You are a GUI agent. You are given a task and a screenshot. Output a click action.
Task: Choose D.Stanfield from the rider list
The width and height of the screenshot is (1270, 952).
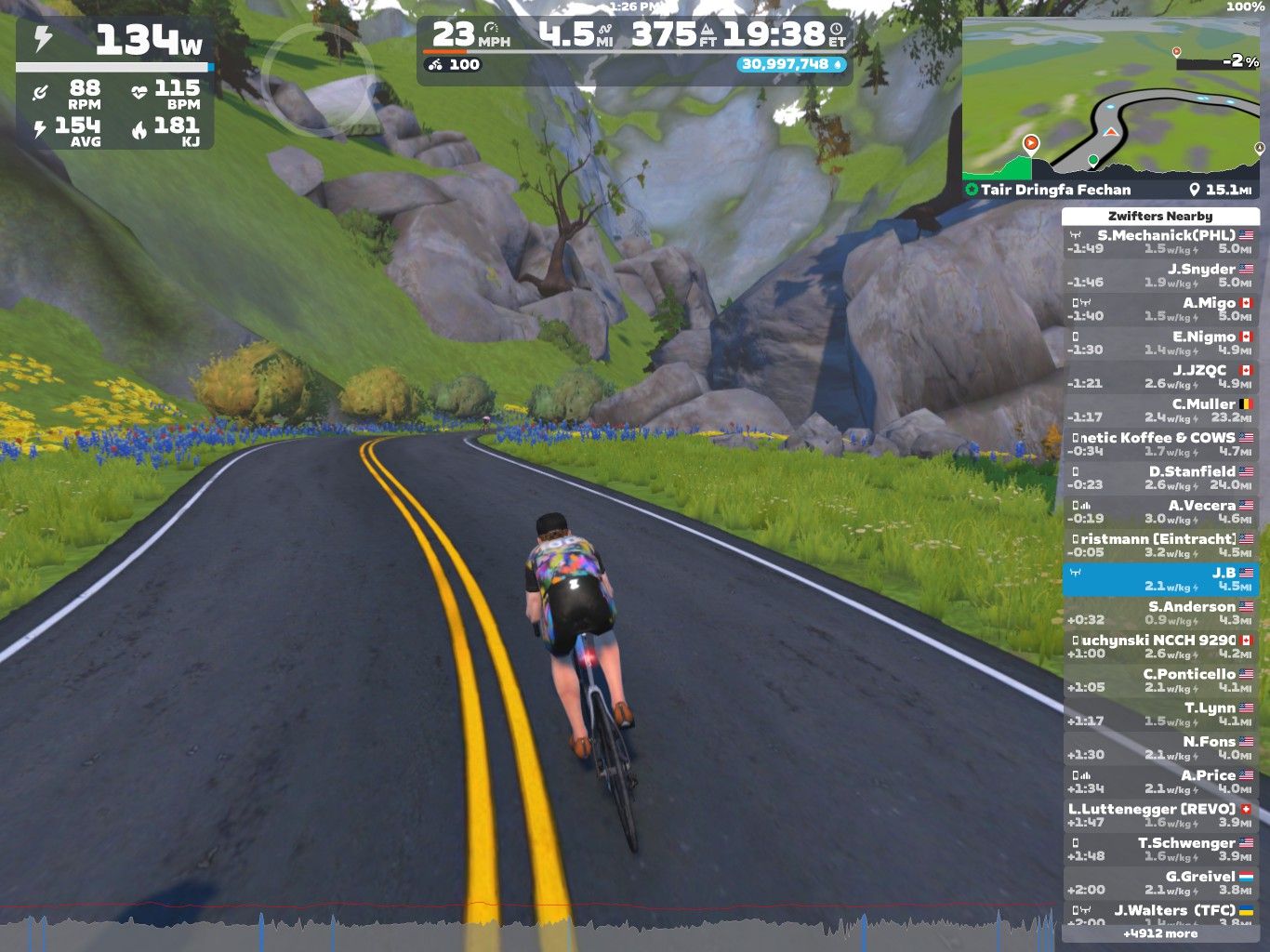pos(1160,478)
